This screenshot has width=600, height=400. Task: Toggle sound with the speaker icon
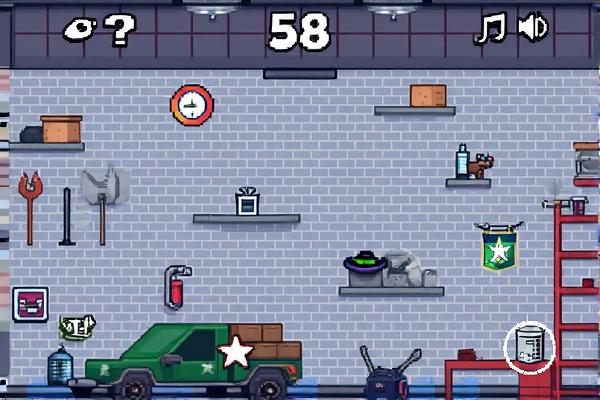pyautogui.click(x=532, y=29)
